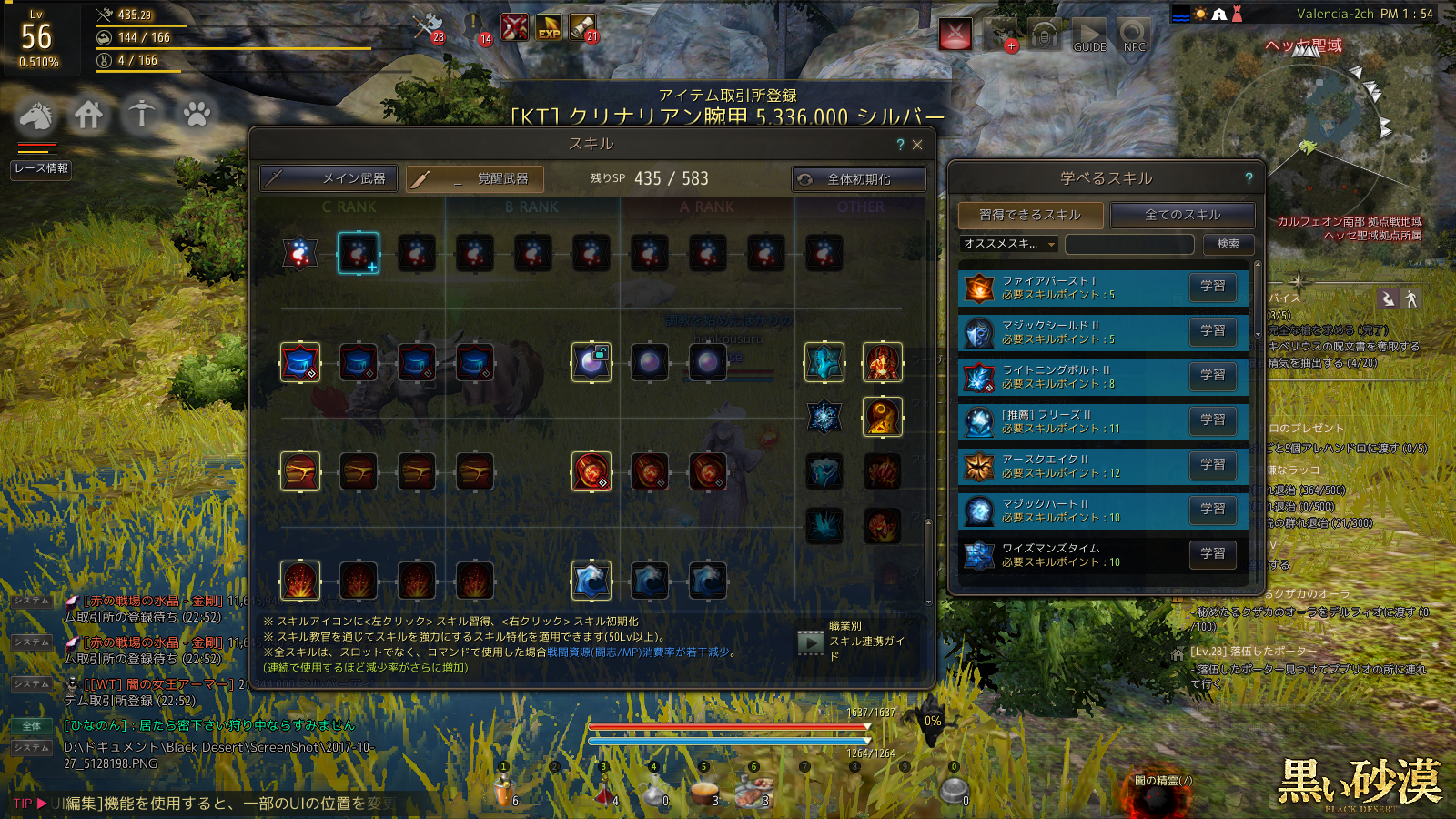Open the 習得できるスキル tab

[x=1030, y=215]
